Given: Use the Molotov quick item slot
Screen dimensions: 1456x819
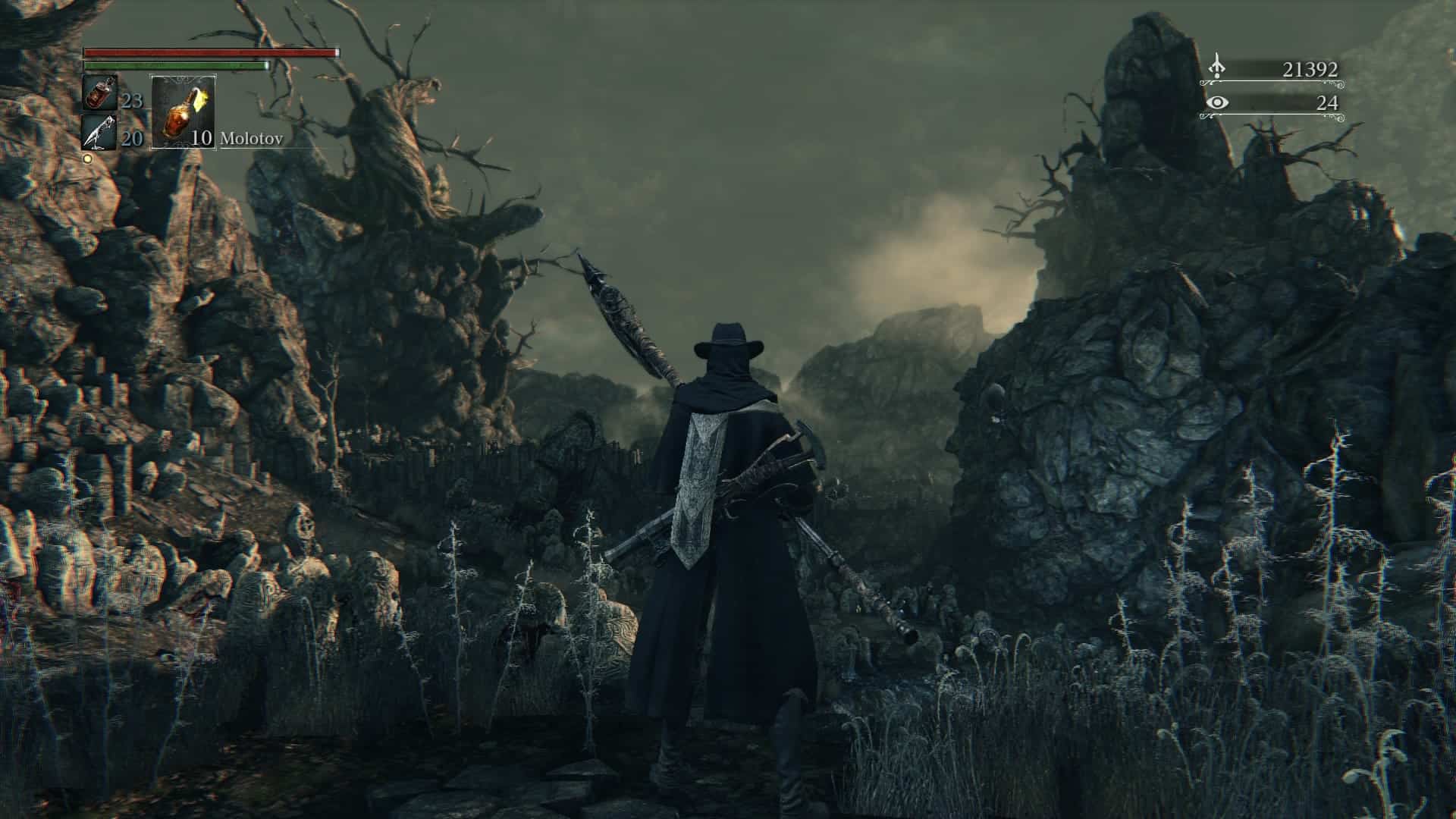Looking at the screenshot, I should point(184,112).
